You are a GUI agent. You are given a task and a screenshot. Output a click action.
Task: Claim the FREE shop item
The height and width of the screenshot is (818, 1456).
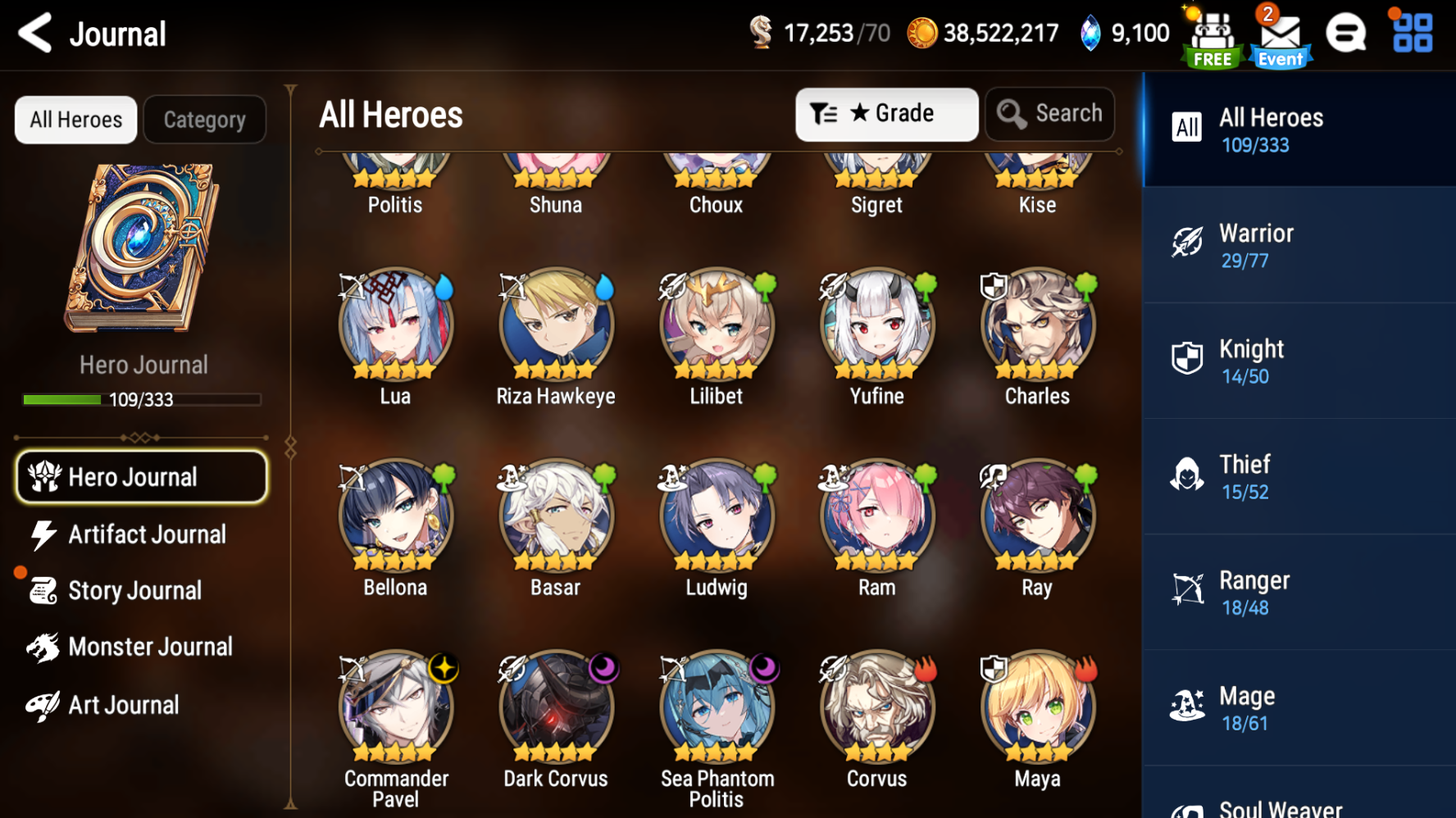(1211, 34)
